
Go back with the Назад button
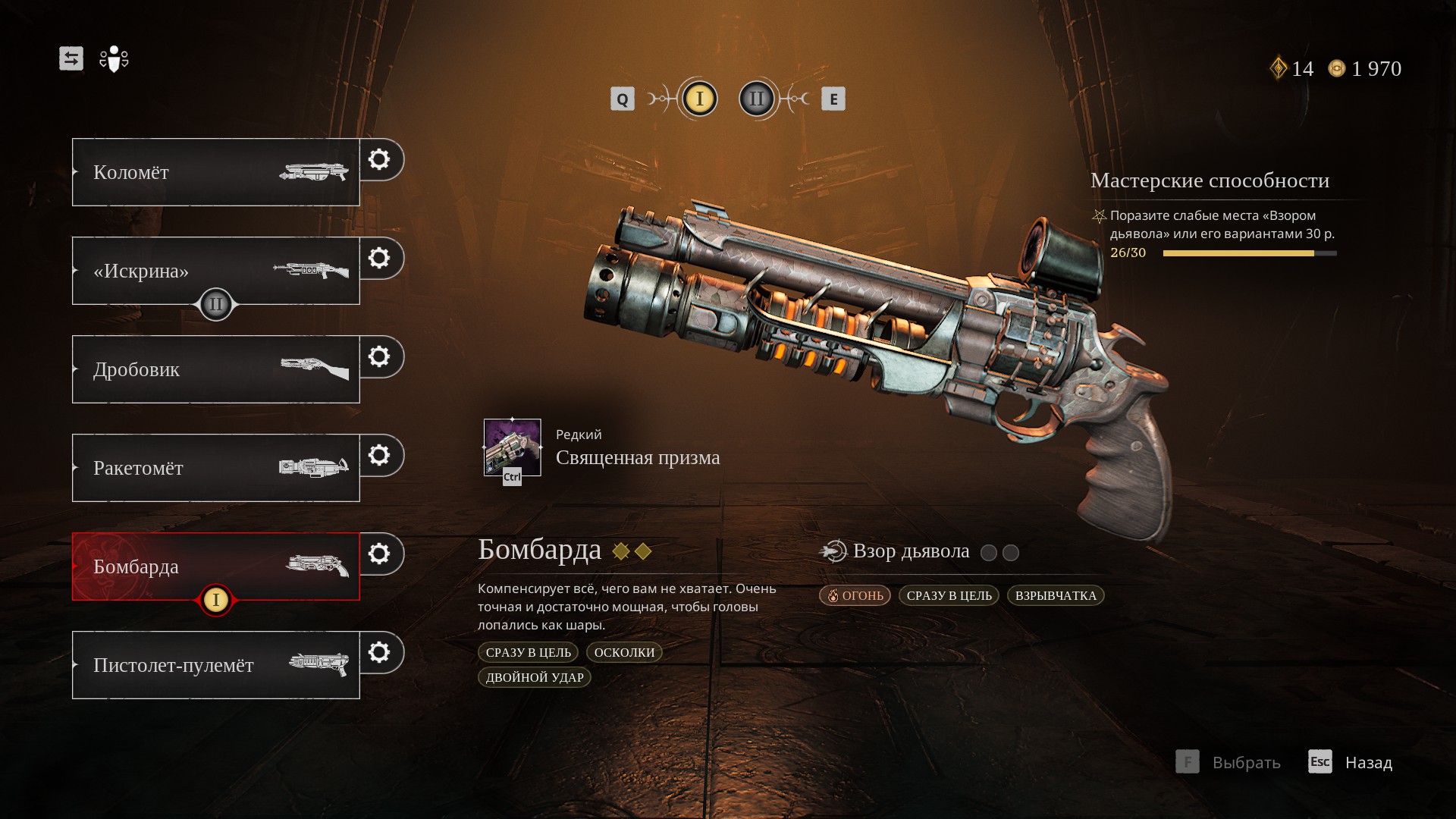pyautogui.click(x=1351, y=761)
